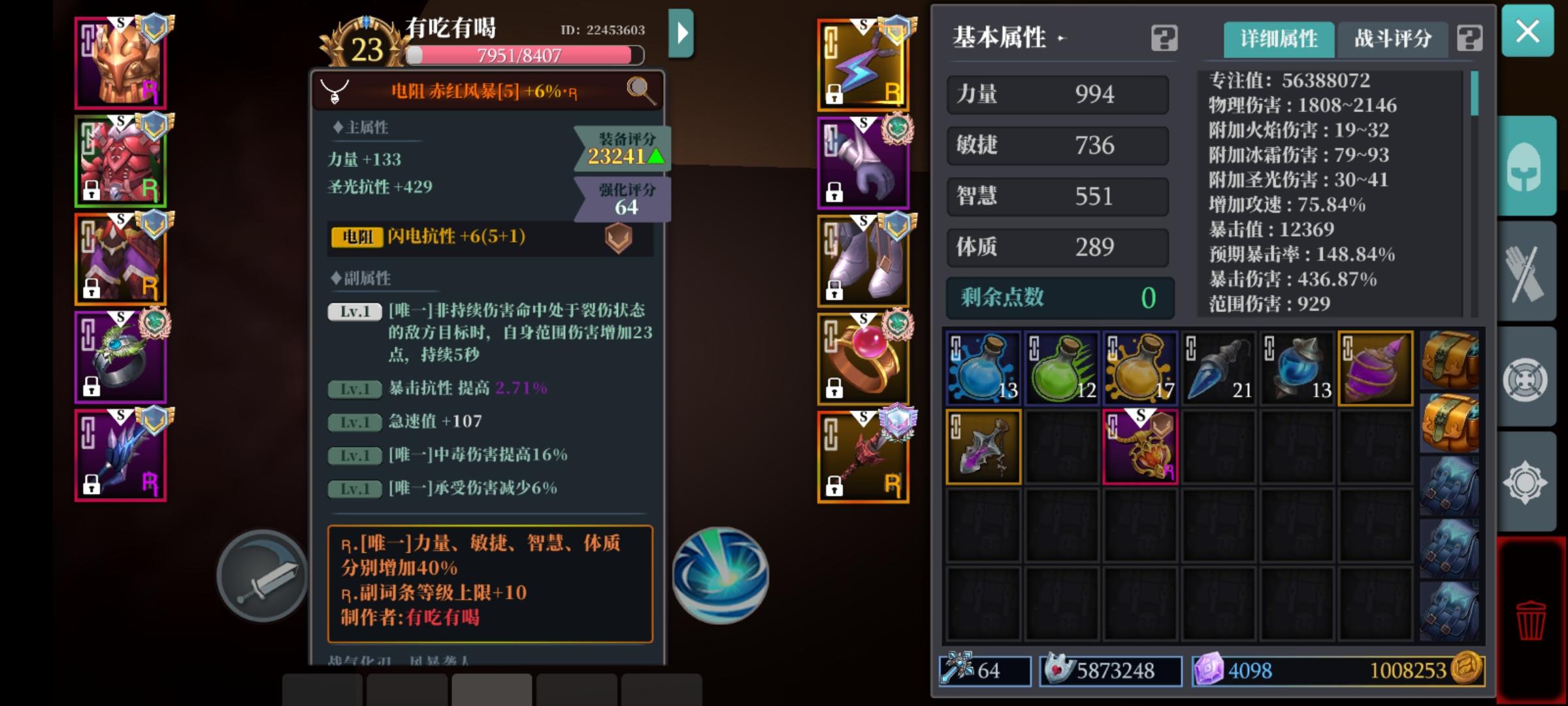Open the purple conch shell item

click(x=1376, y=367)
